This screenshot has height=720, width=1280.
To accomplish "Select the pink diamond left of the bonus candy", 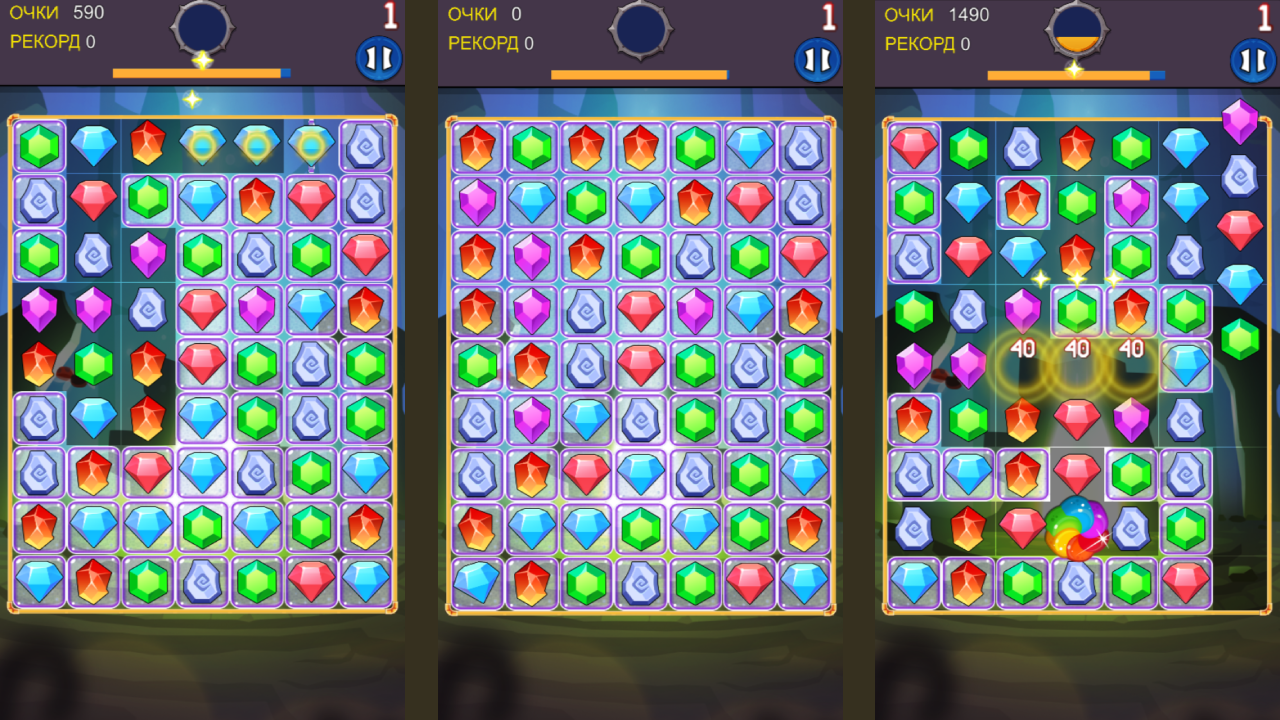I will click(x=1023, y=527).
